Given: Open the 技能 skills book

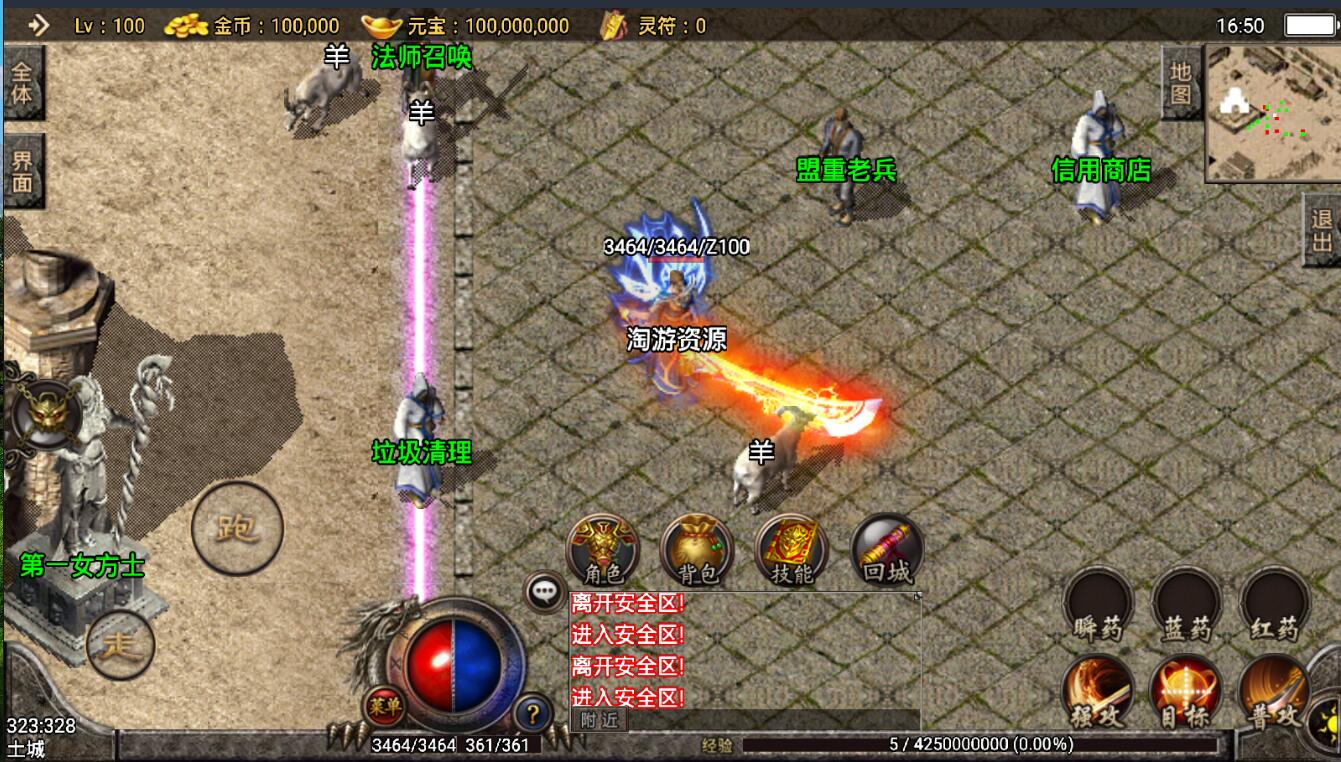Looking at the screenshot, I should point(792,549).
